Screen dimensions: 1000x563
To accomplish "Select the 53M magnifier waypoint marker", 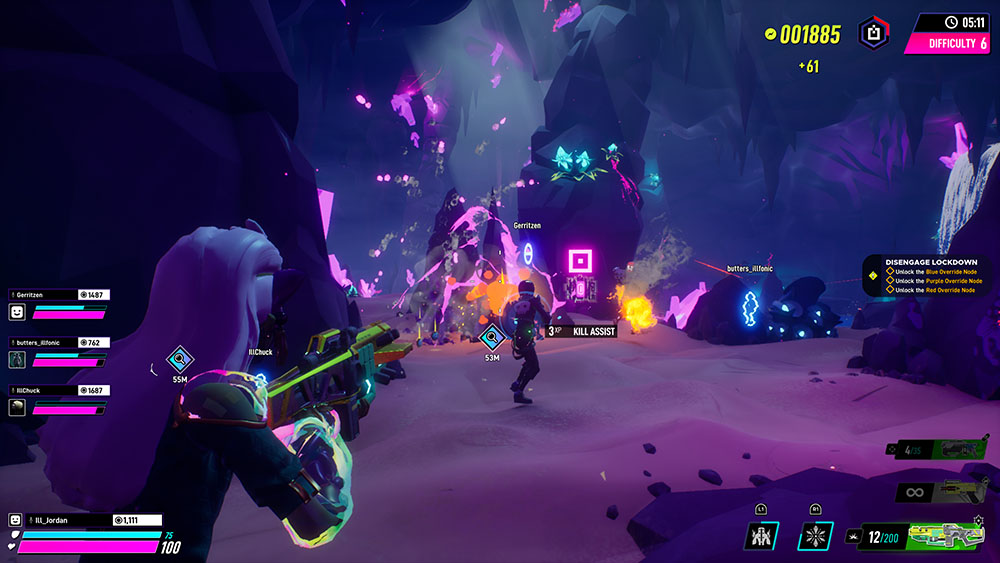I will pyautogui.click(x=491, y=338).
